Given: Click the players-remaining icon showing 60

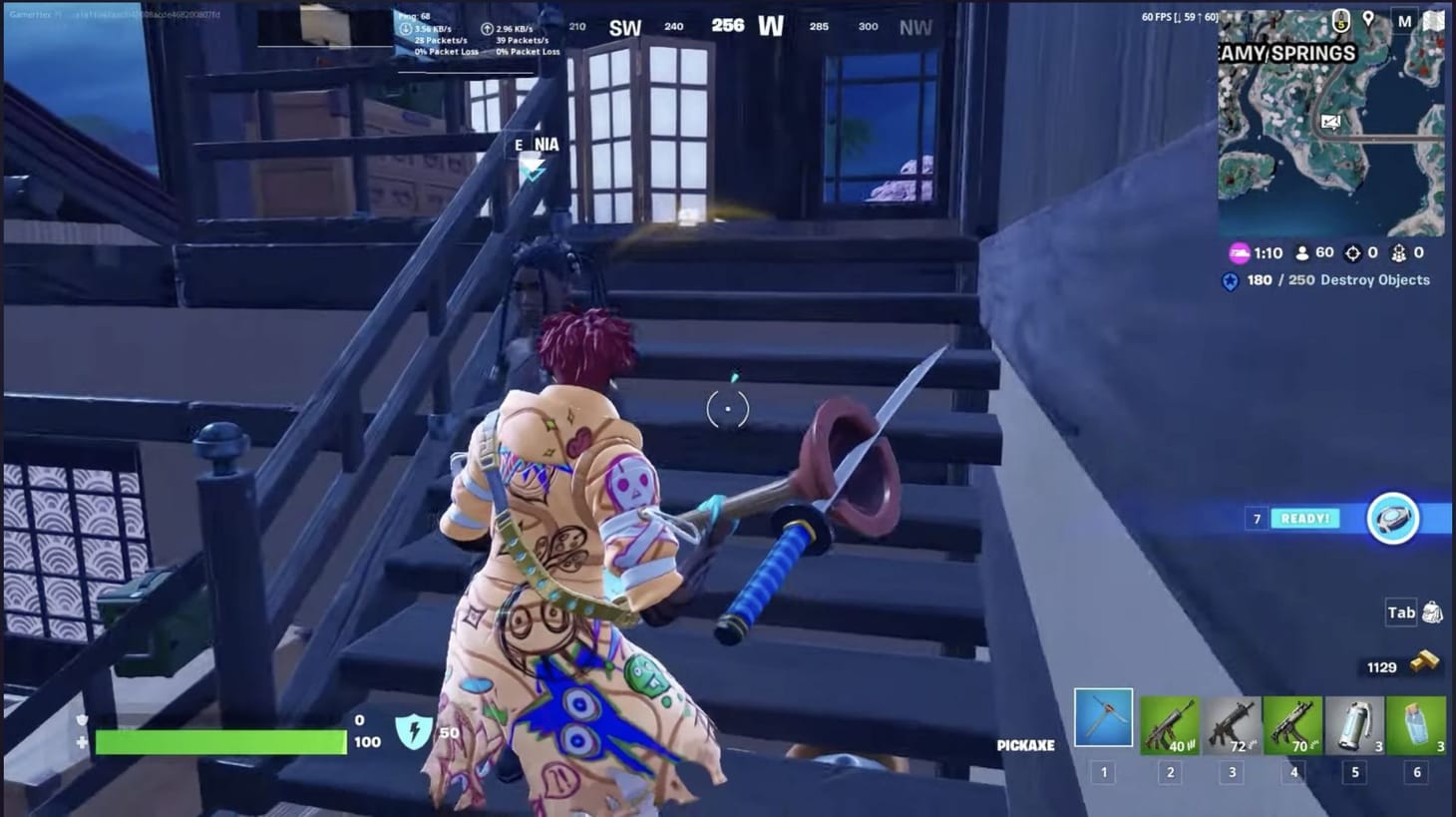Looking at the screenshot, I should (x=1304, y=252).
